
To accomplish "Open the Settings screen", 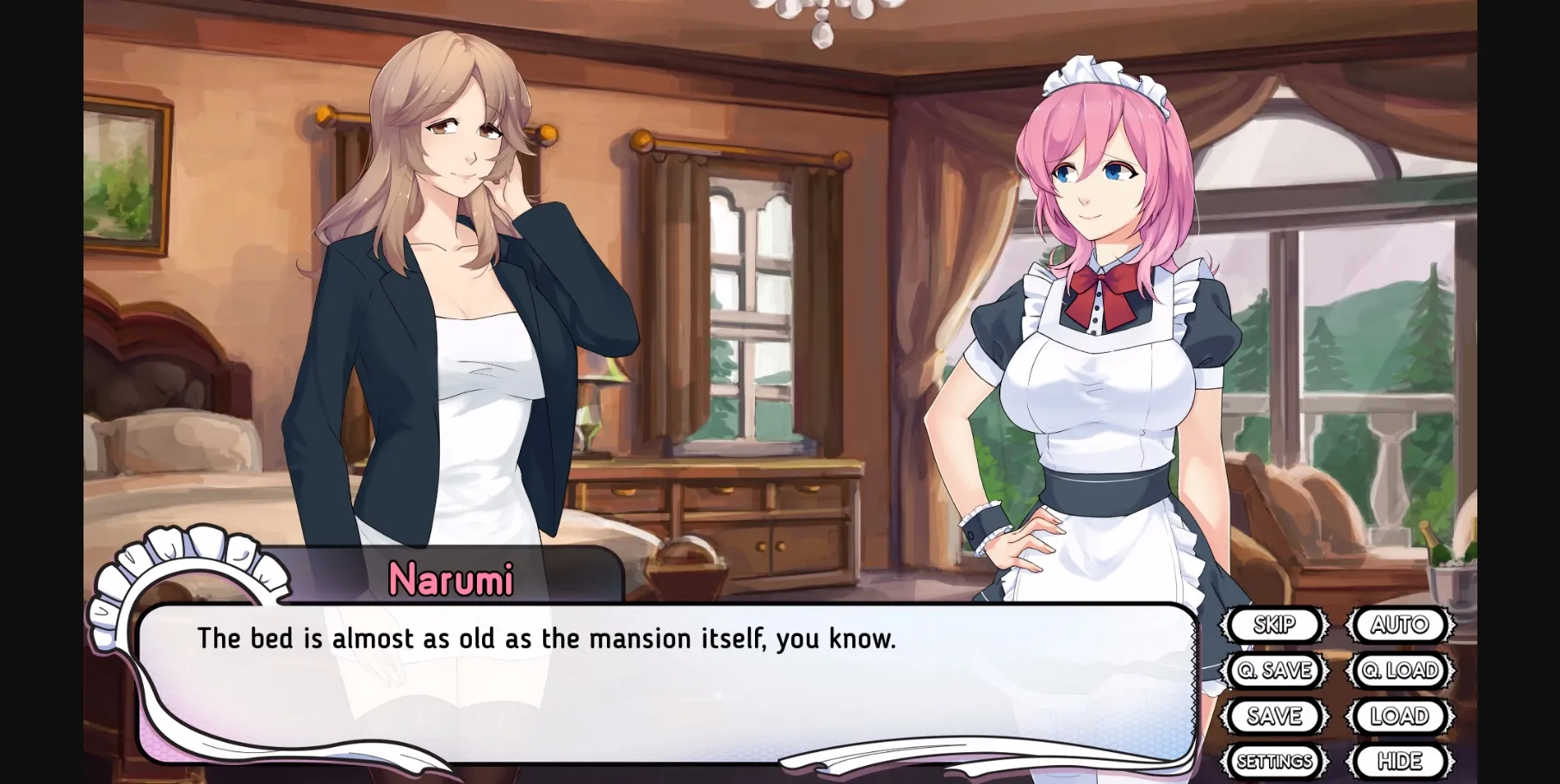I will pos(1272,760).
